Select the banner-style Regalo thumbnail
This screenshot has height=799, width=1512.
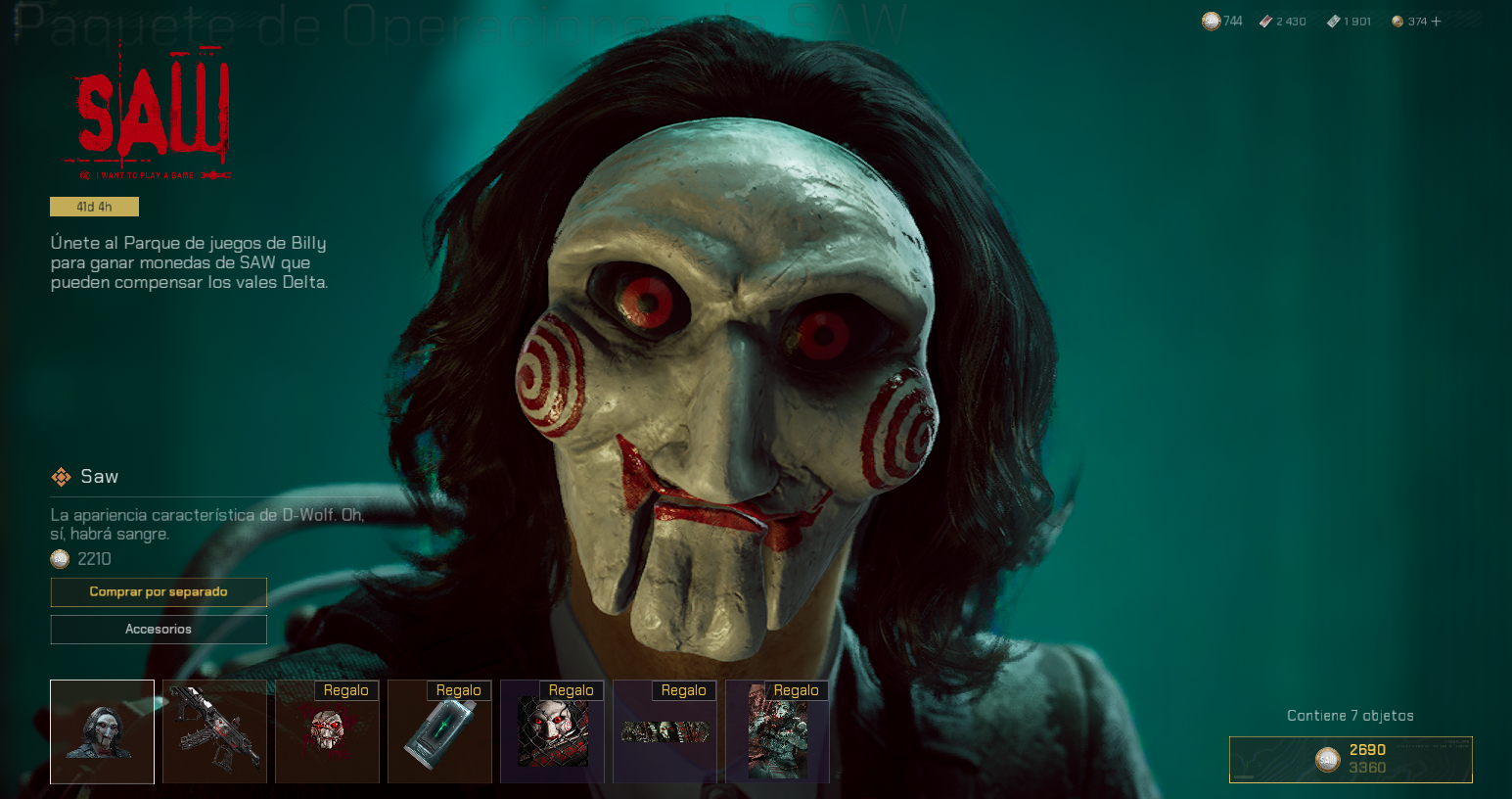664,731
